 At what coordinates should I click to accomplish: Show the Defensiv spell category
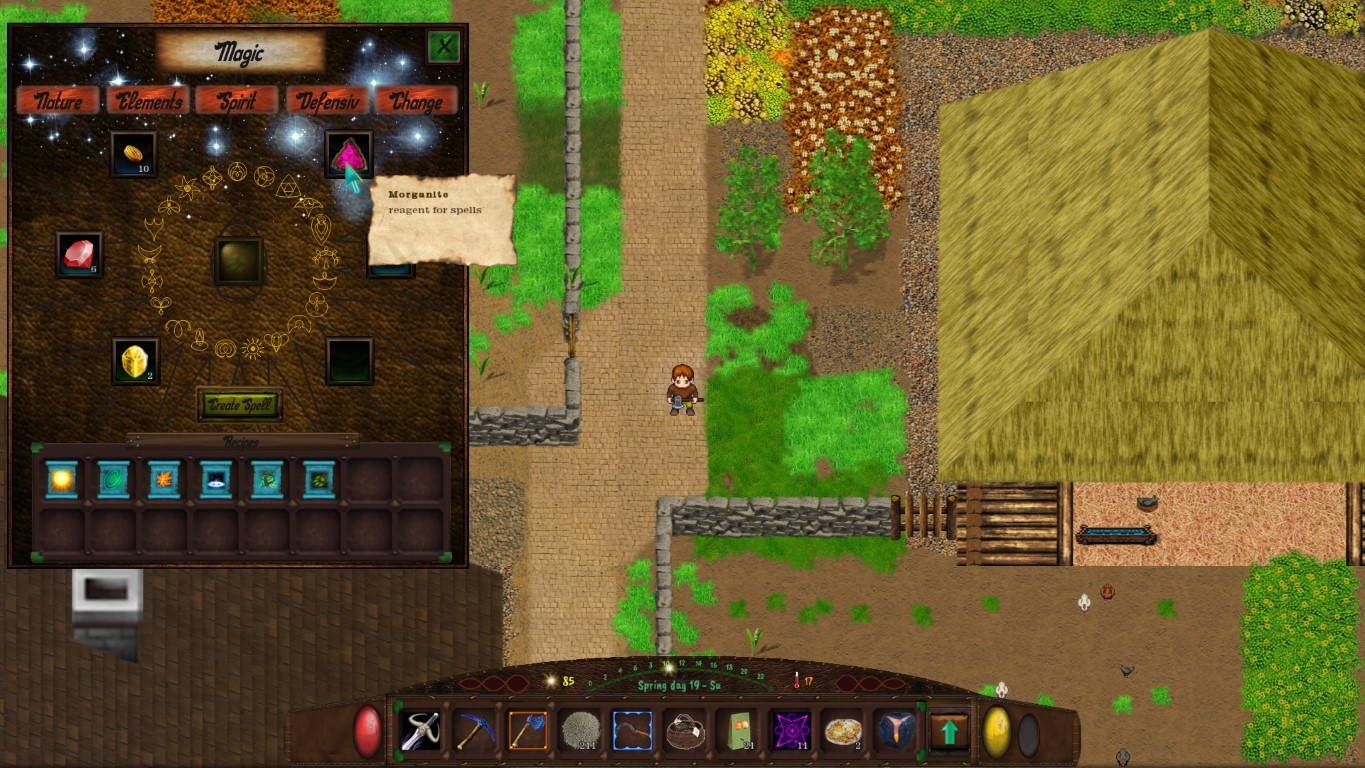[x=326, y=101]
